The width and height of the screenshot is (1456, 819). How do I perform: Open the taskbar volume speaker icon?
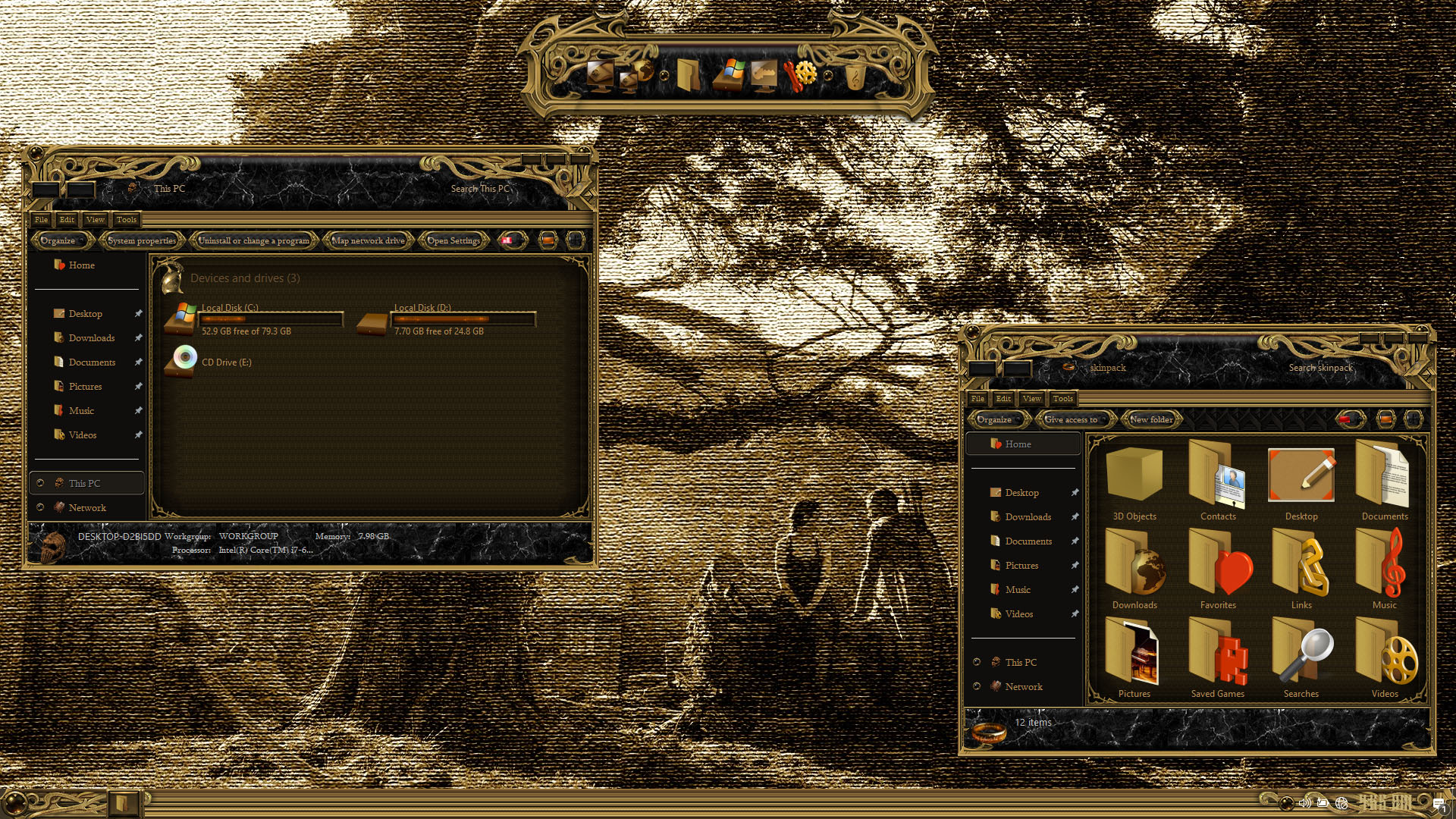[x=1304, y=802]
